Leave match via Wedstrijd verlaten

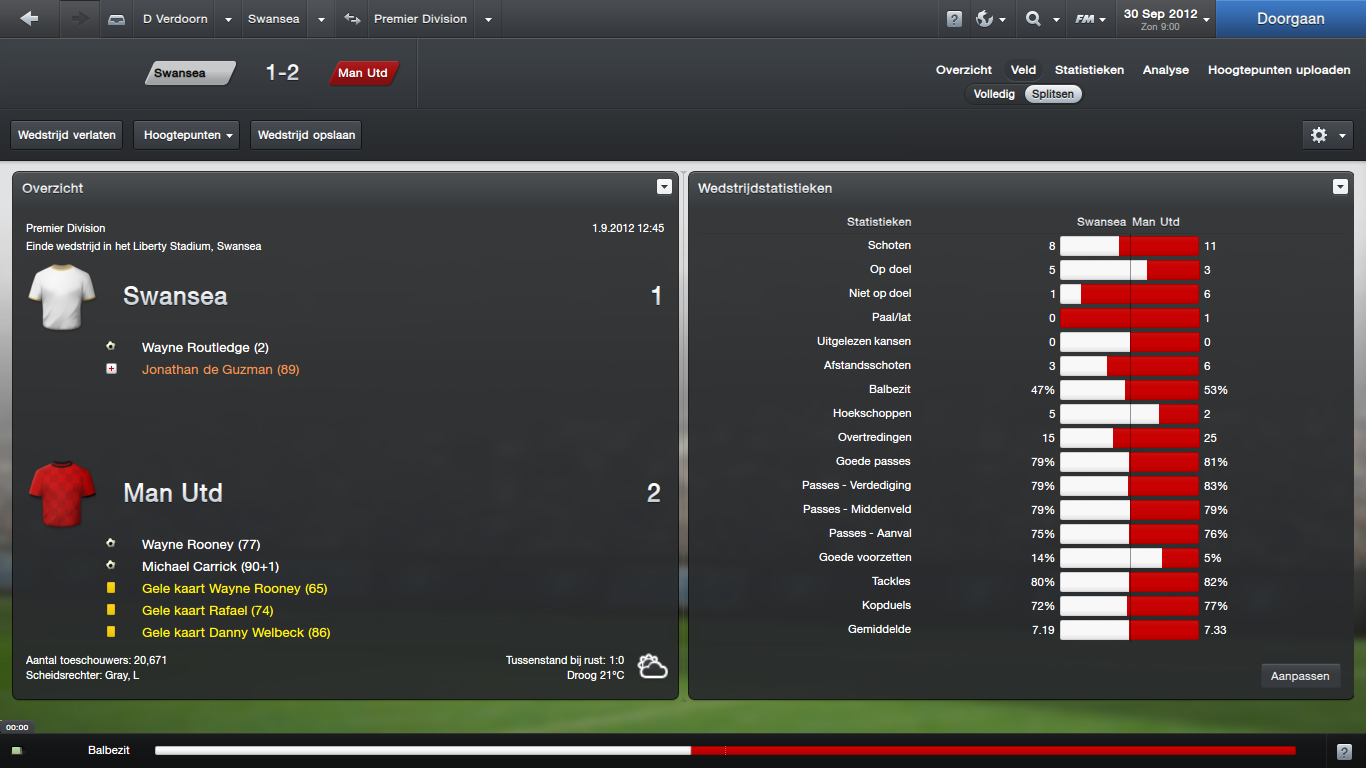(x=67, y=135)
